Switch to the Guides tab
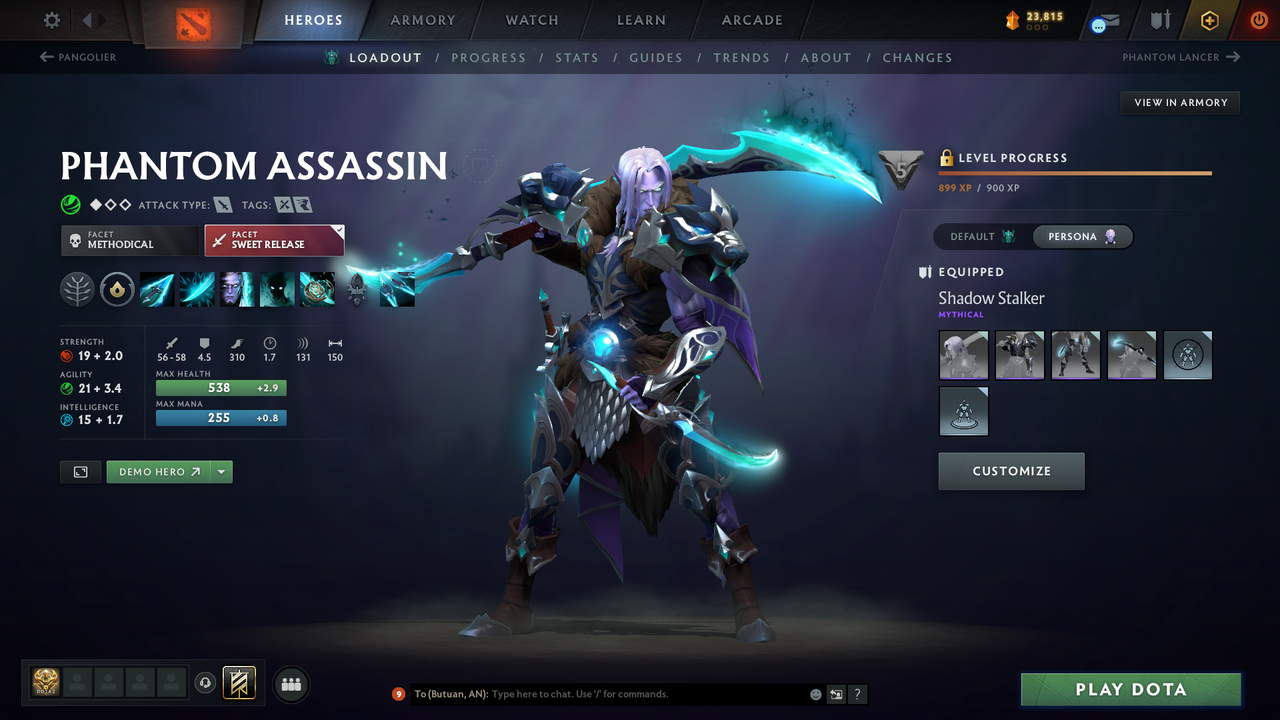 coord(655,57)
